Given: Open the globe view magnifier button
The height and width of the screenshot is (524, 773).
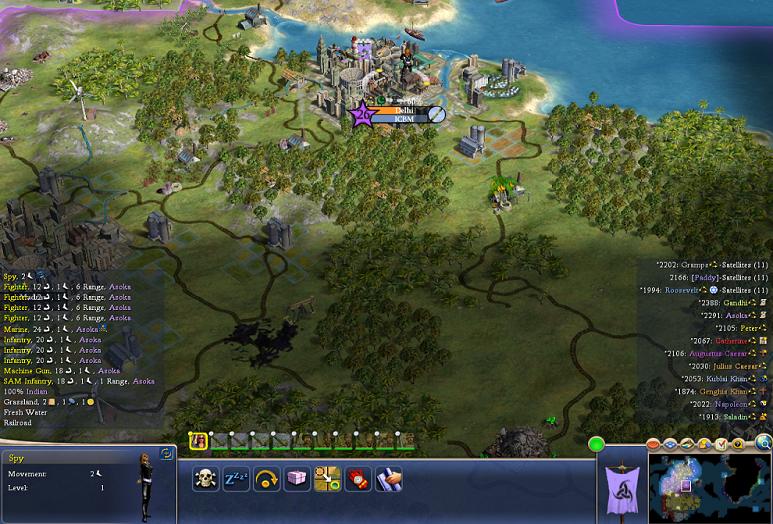Looking at the screenshot, I should pyautogui.click(x=764, y=443).
